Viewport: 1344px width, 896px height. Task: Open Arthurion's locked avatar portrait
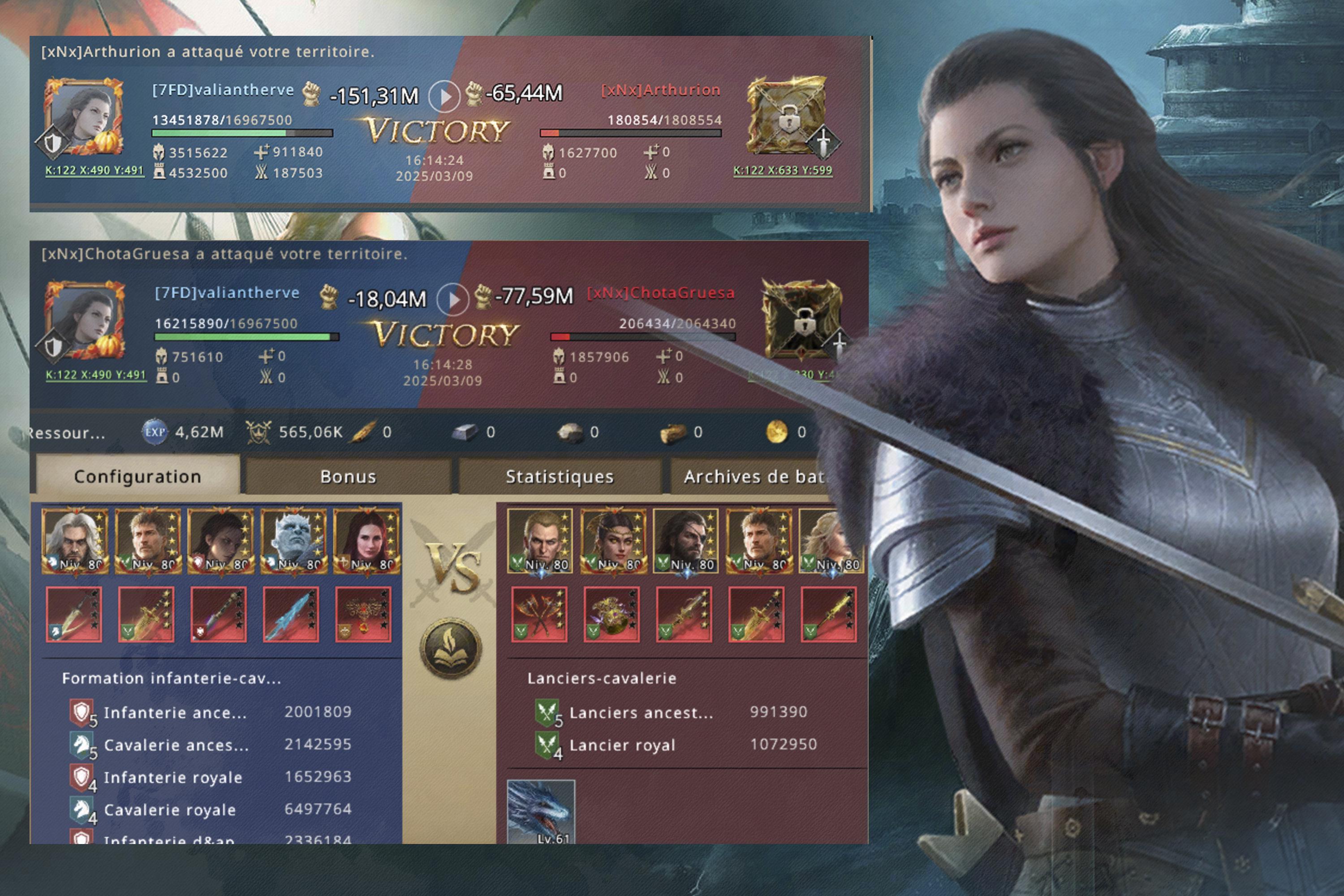click(x=788, y=116)
